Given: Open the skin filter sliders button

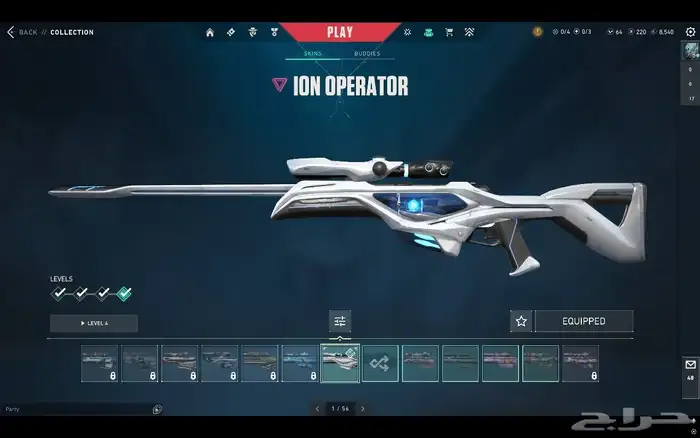Looking at the screenshot, I should pos(340,321).
